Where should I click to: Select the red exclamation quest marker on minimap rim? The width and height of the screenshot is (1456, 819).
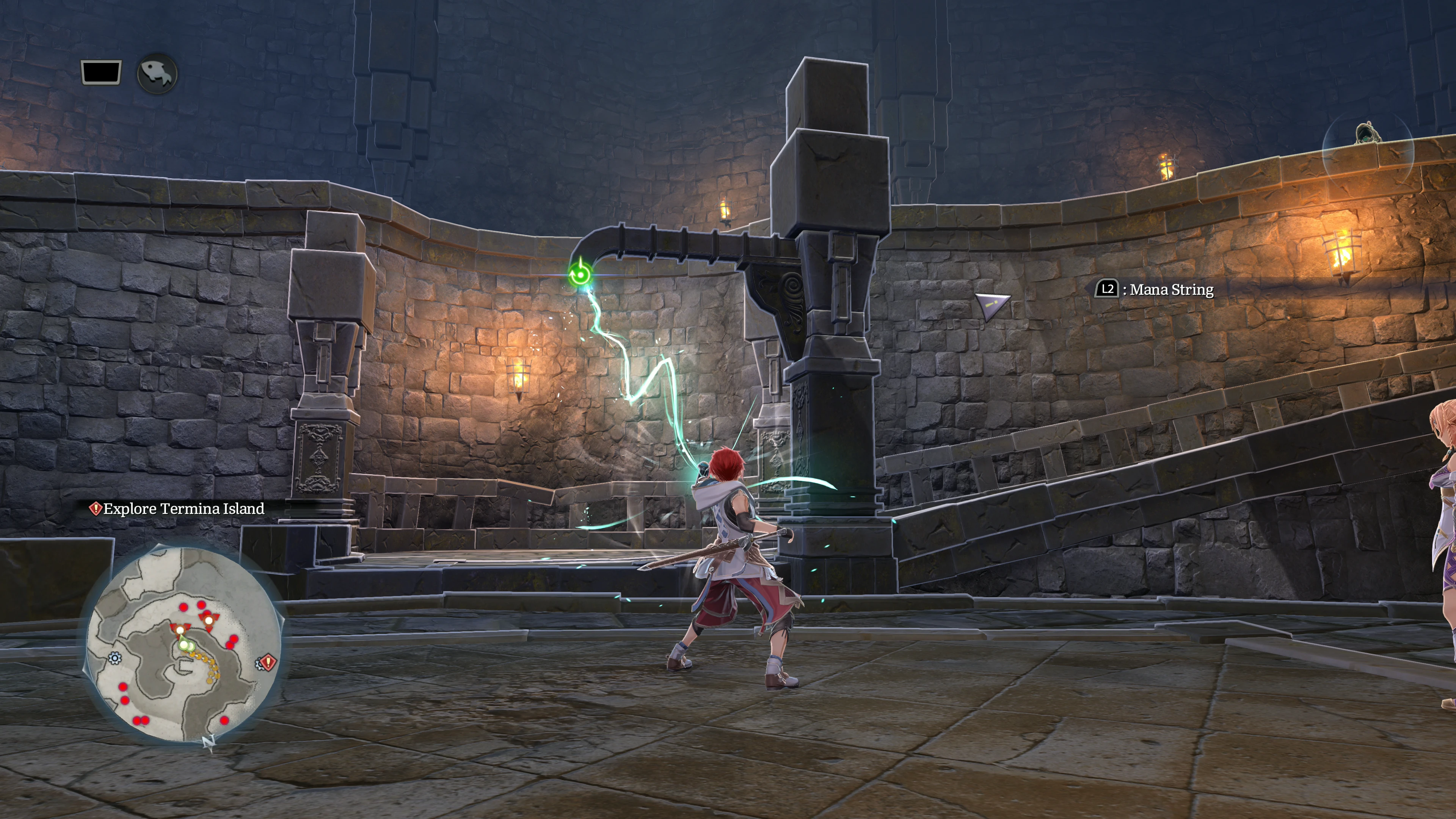tap(268, 661)
